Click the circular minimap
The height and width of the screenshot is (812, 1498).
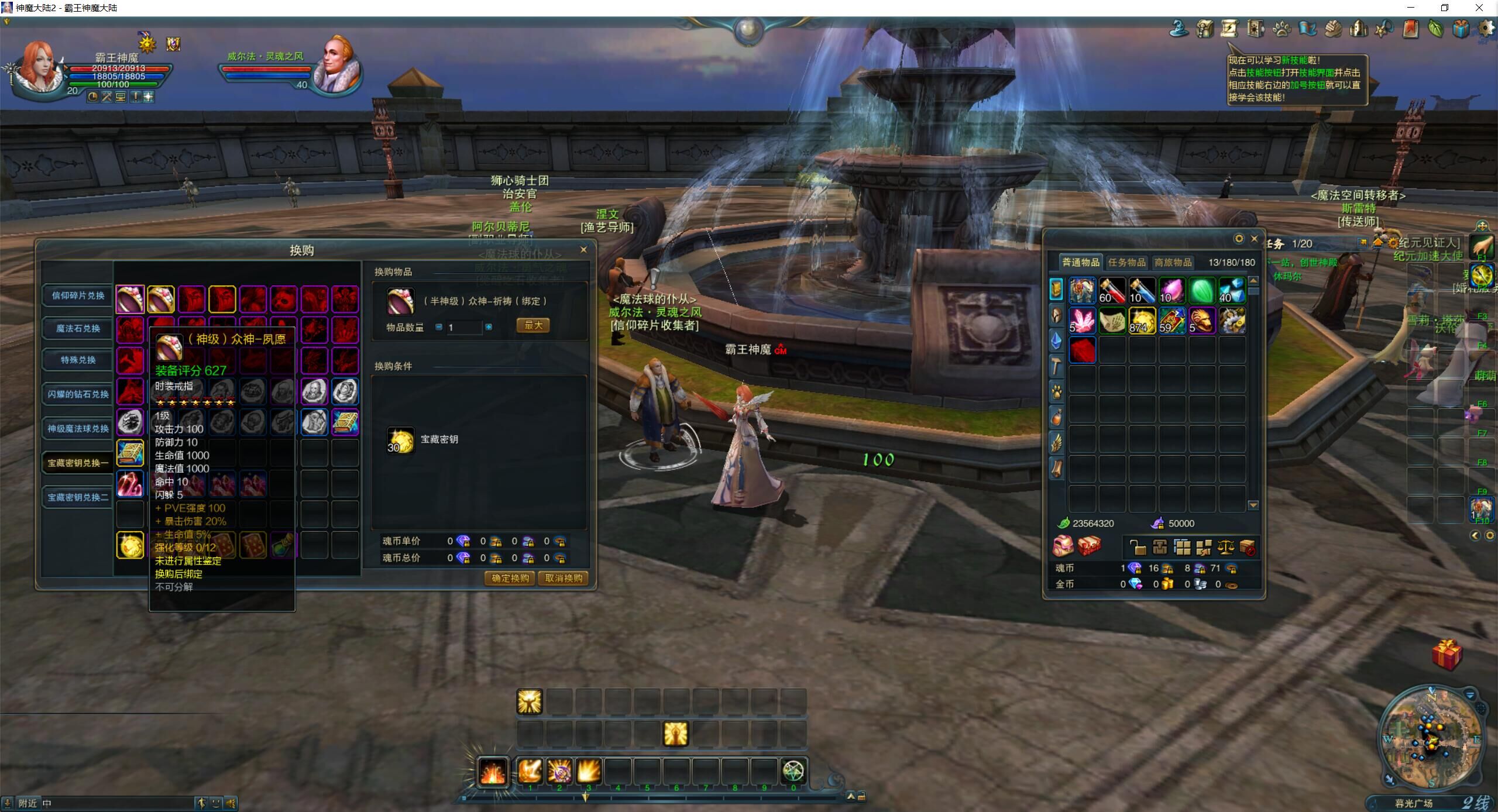point(1431,738)
